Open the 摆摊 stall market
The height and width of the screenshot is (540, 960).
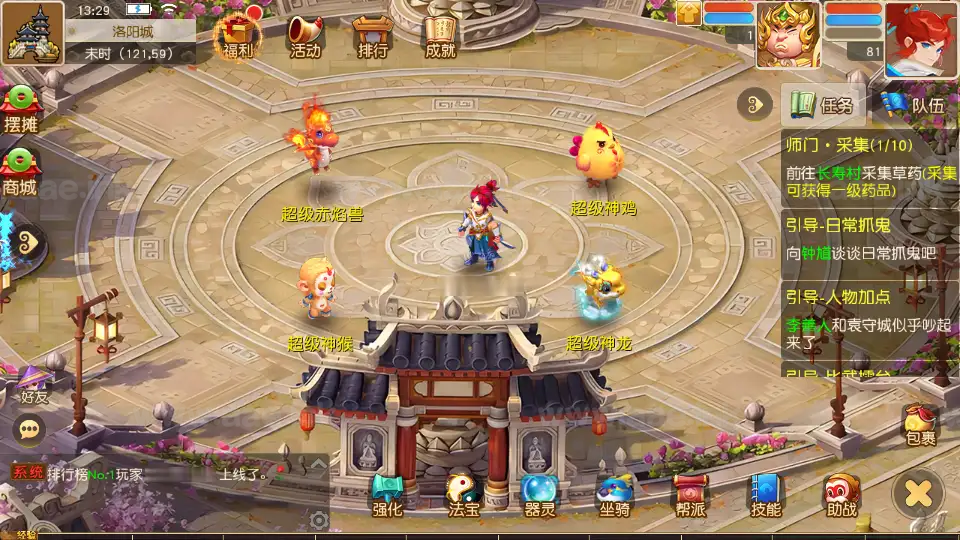pos(20,108)
